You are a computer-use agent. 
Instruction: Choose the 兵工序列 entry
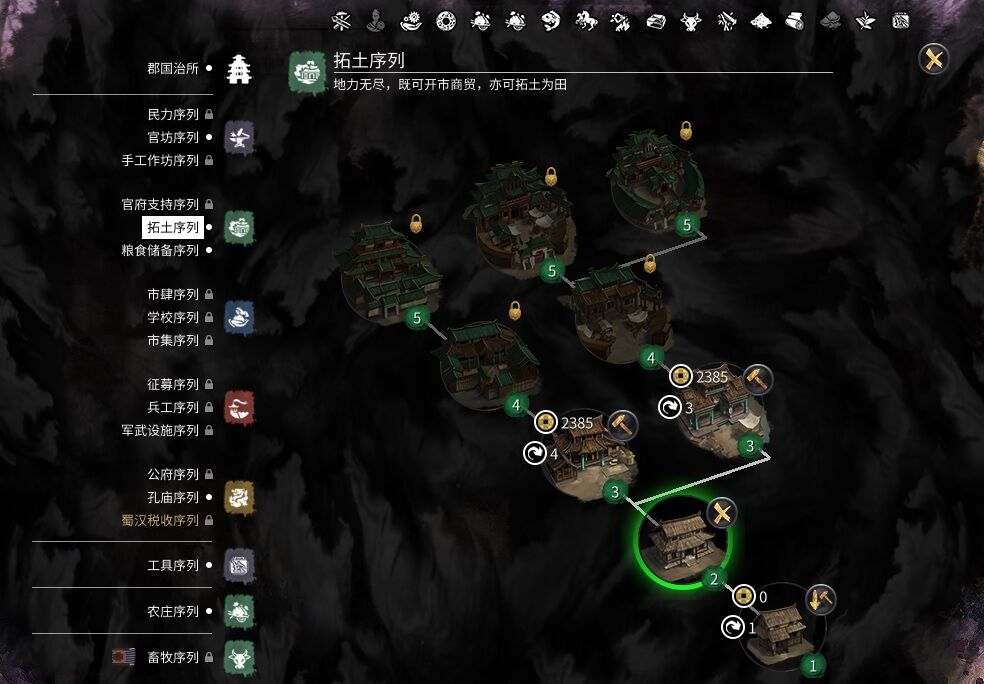[x=173, y=407]
